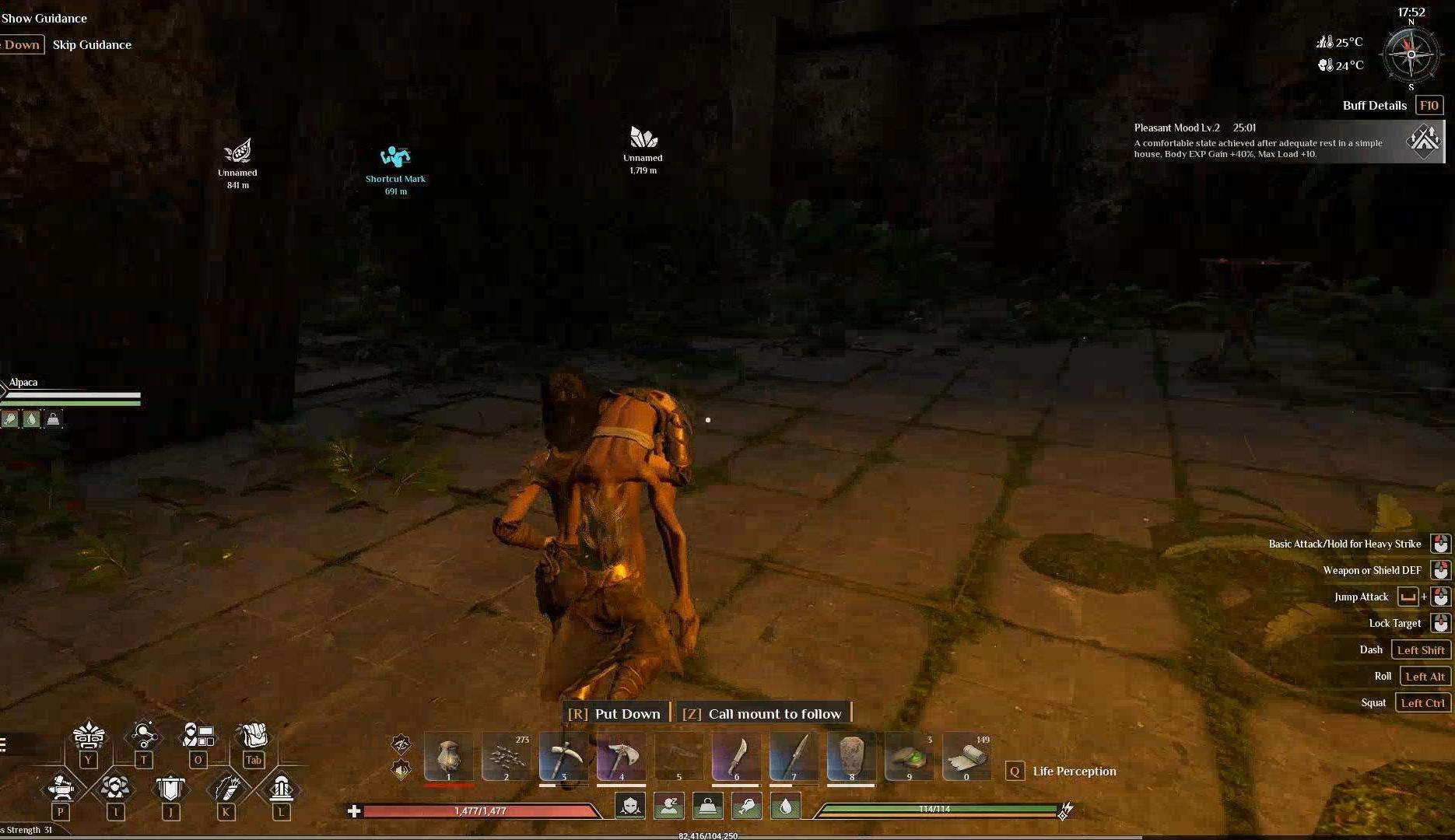The height and width of the screenshot is (840, 1455).
Task: Equip the pickaxe in hotbar slot 3
Action: point(563,756)
